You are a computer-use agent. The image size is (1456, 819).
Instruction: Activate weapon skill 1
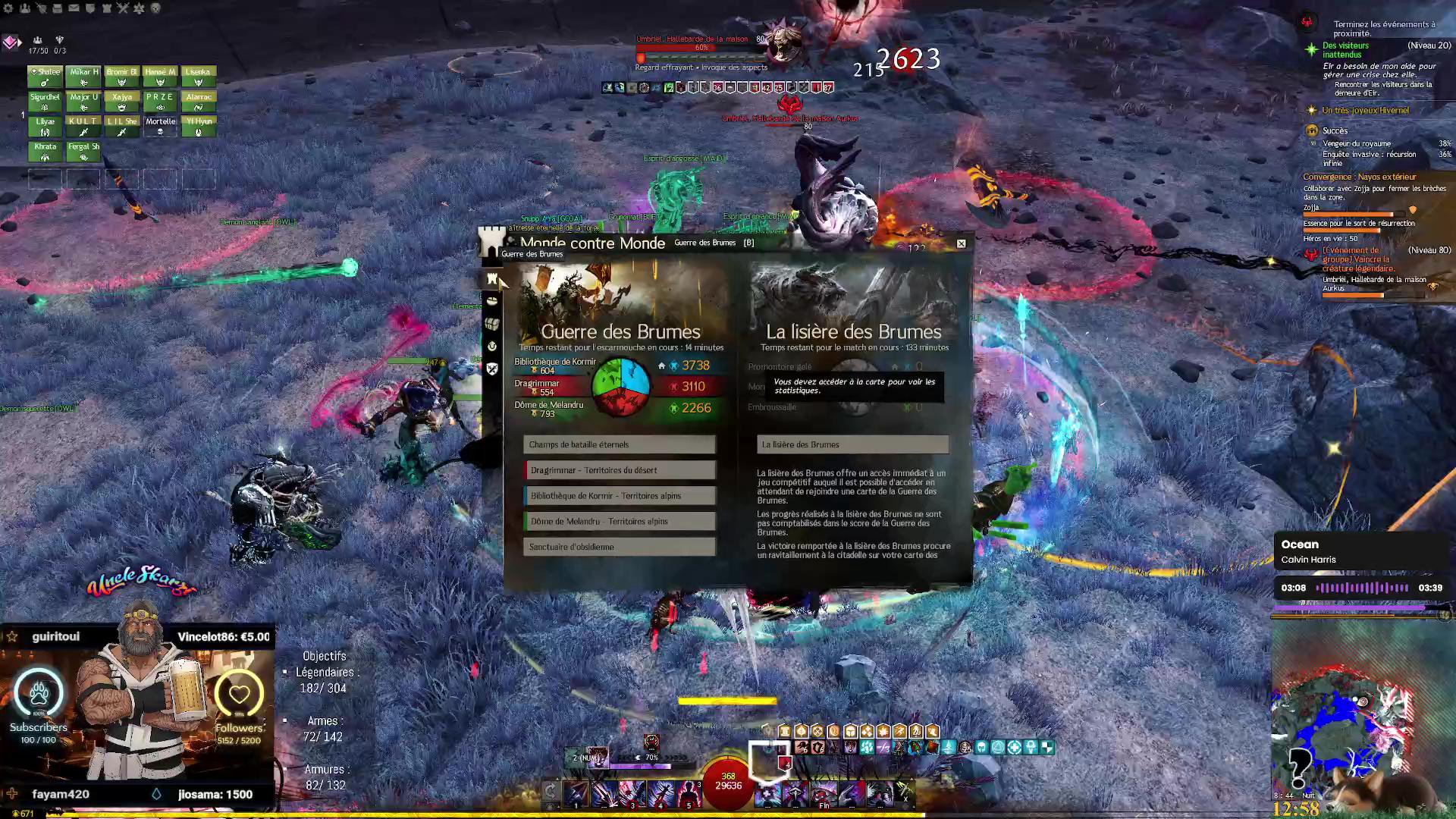pos(576,793)
